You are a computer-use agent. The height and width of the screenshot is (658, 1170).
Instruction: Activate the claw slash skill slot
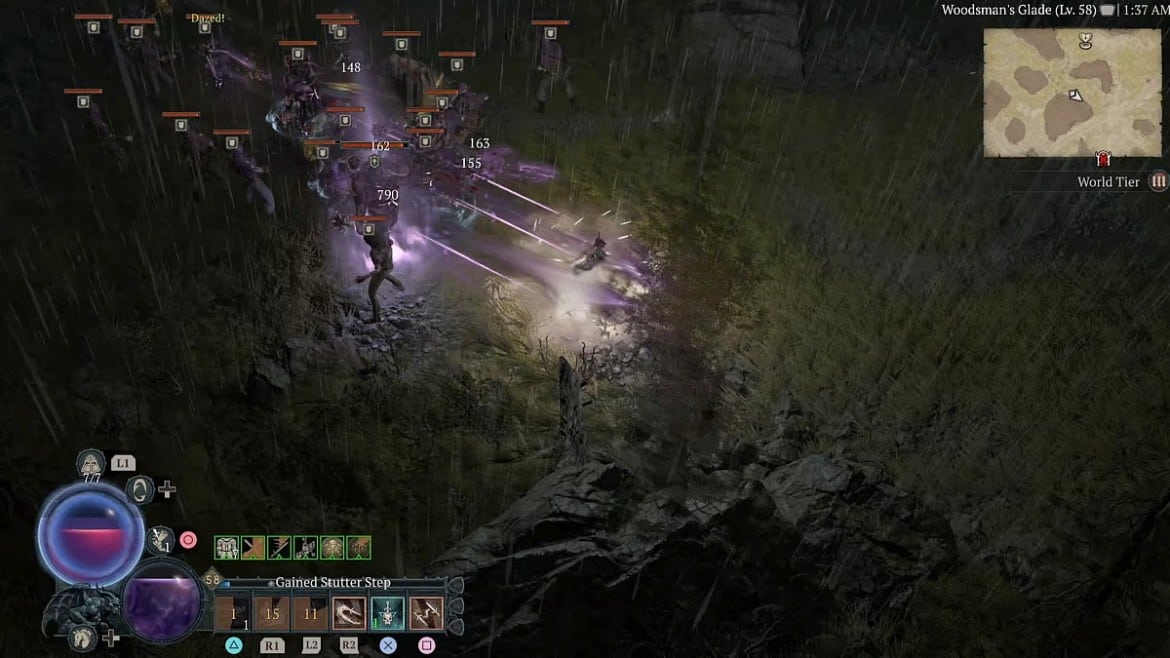pyautogui.click(x=349, y=613)
